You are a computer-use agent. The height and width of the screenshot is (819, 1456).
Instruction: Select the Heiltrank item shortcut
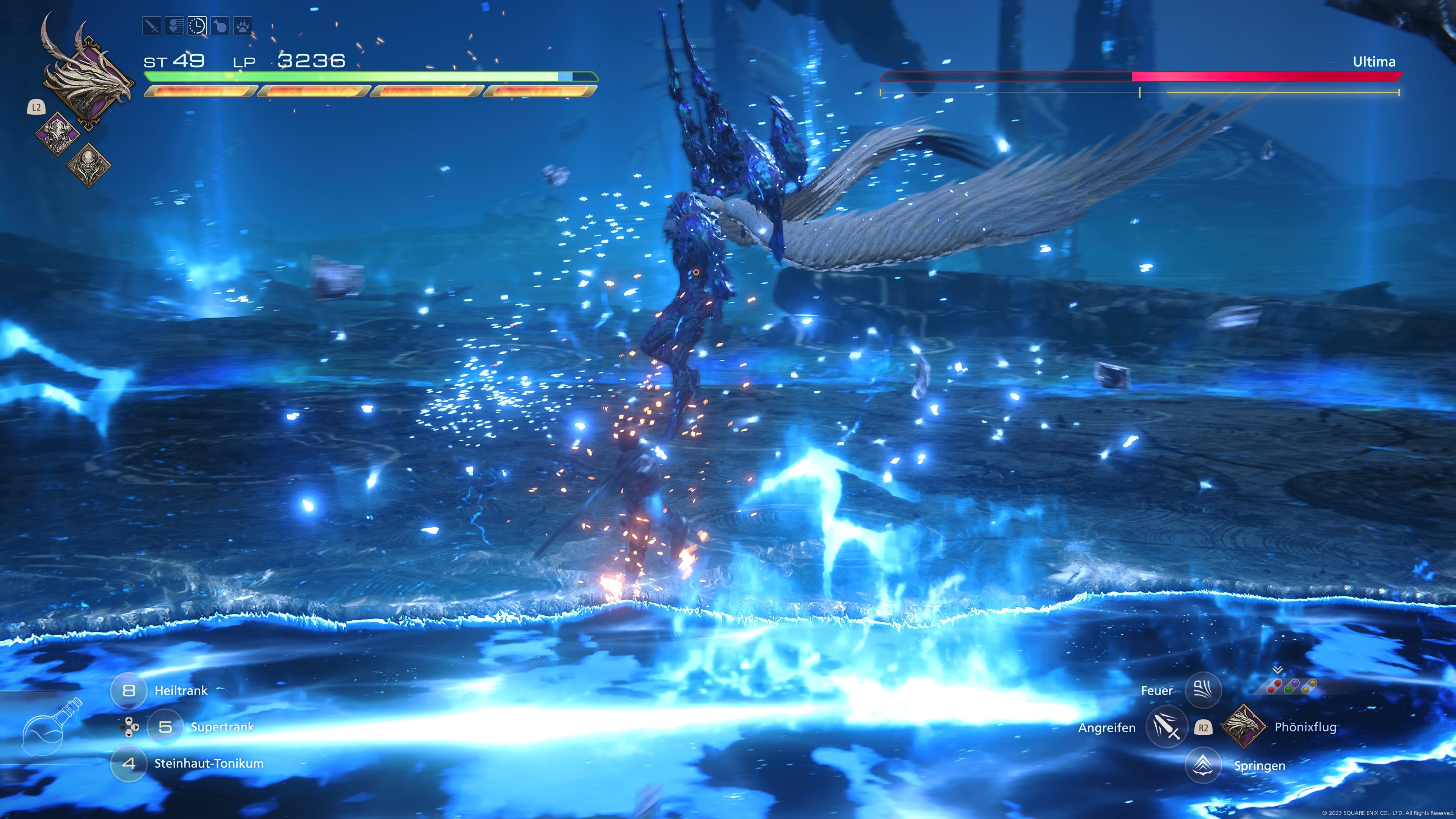point(129,690)
